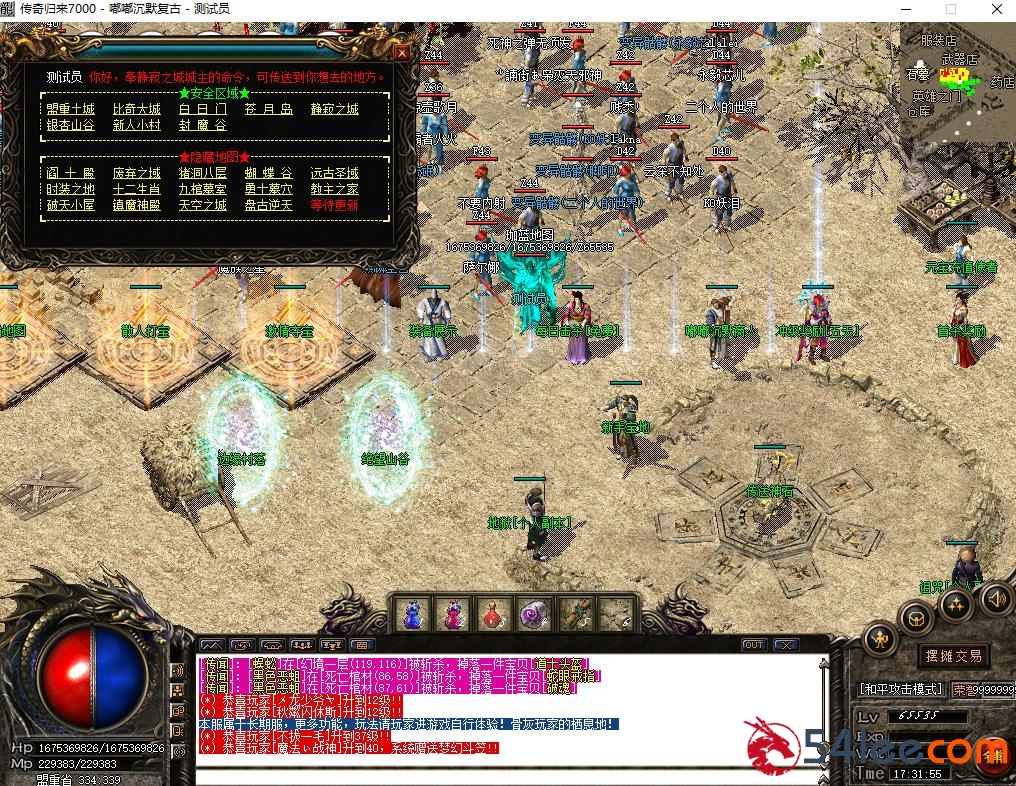The height and width of the screenshot is (786, 1016).
Task: Use the blue potion in the hotbar
Action: pos(413,613)
